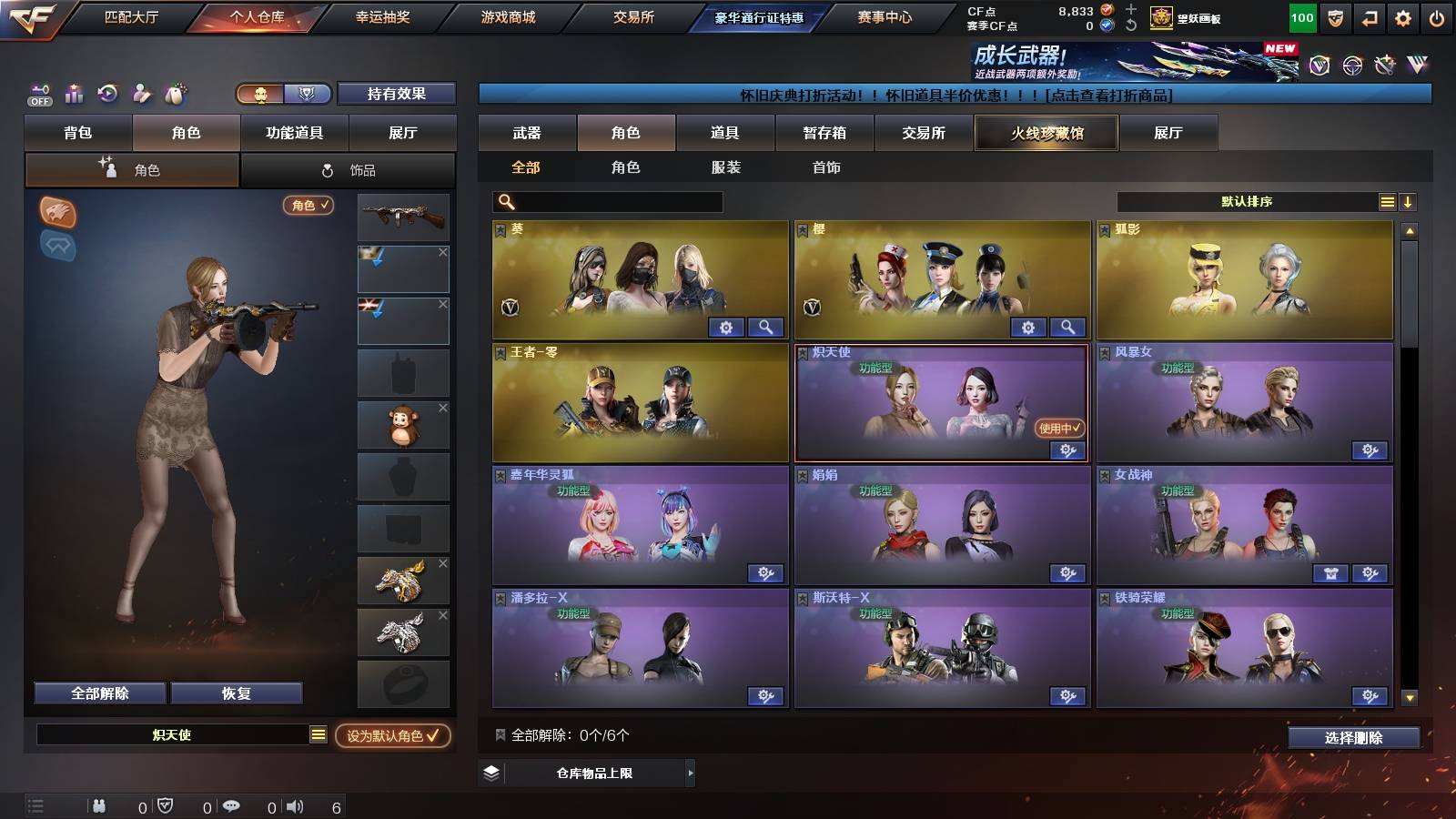The width and height of the screenshot is (1456, 819).
Task: Click the 选择删除 delete selection button
Action: 1353,738
